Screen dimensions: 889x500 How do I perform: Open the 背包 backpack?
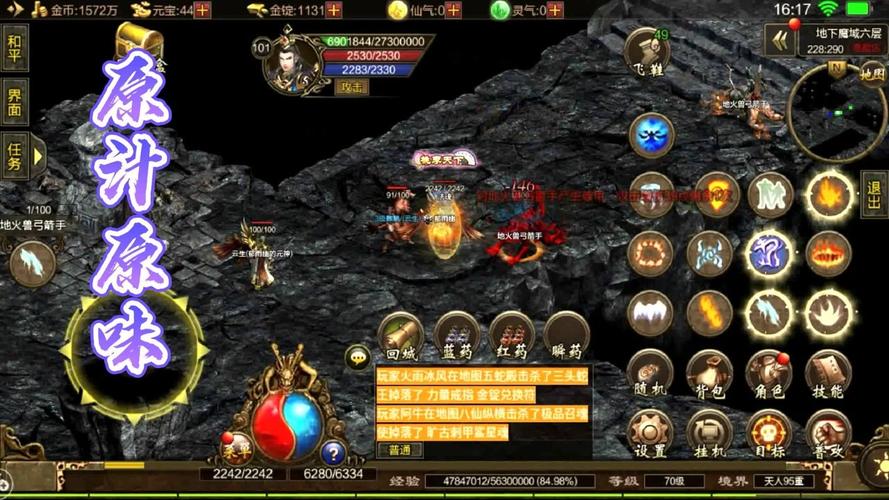709,371
